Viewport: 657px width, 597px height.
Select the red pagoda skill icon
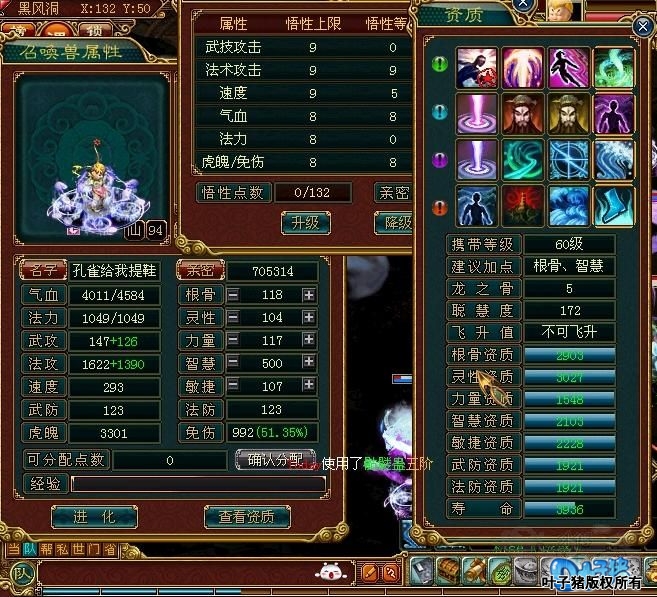point(522,205)
